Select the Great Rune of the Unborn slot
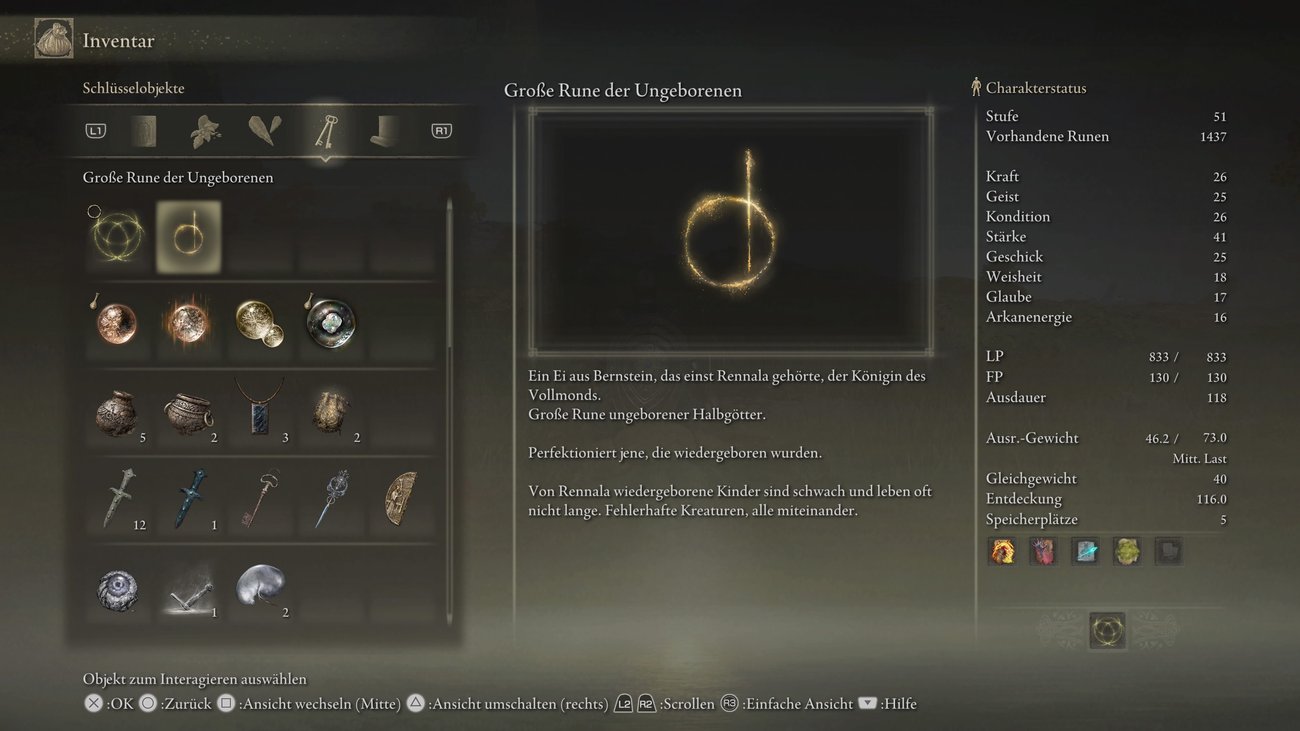Viewport: 1300px width, 731px height. click(x=188, y=237)
